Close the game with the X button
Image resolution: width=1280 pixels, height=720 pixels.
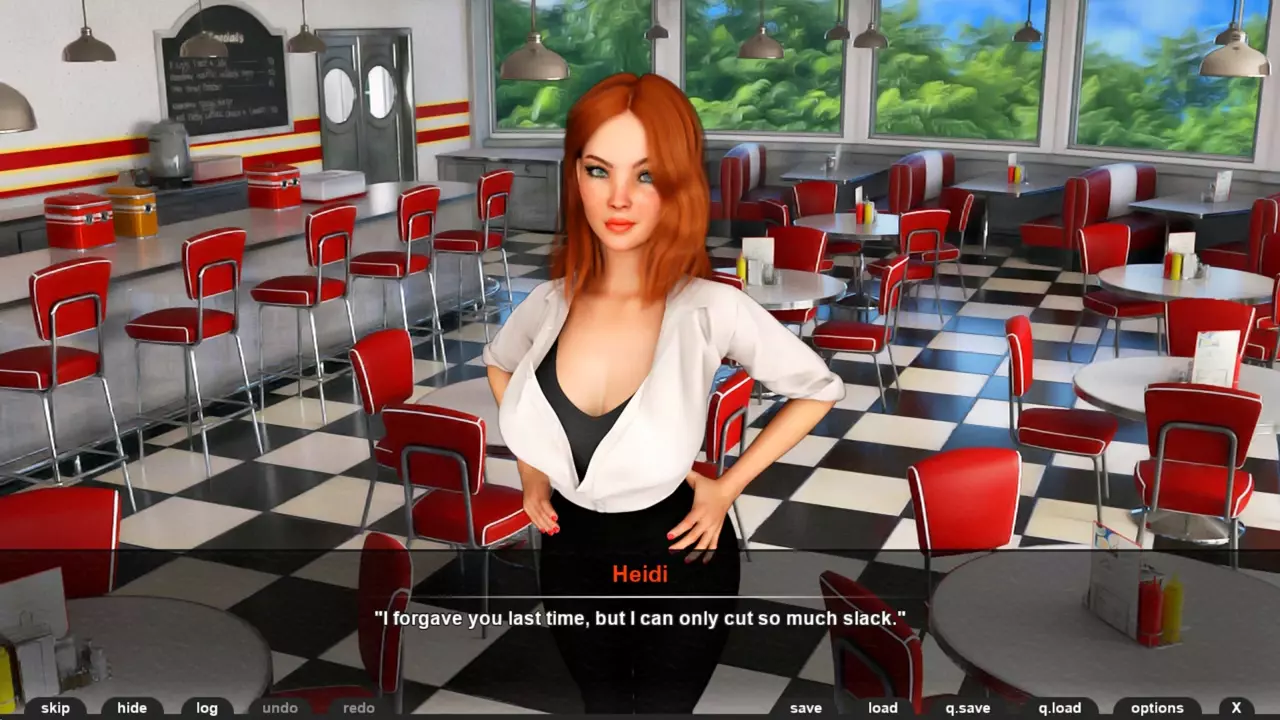1237,708
